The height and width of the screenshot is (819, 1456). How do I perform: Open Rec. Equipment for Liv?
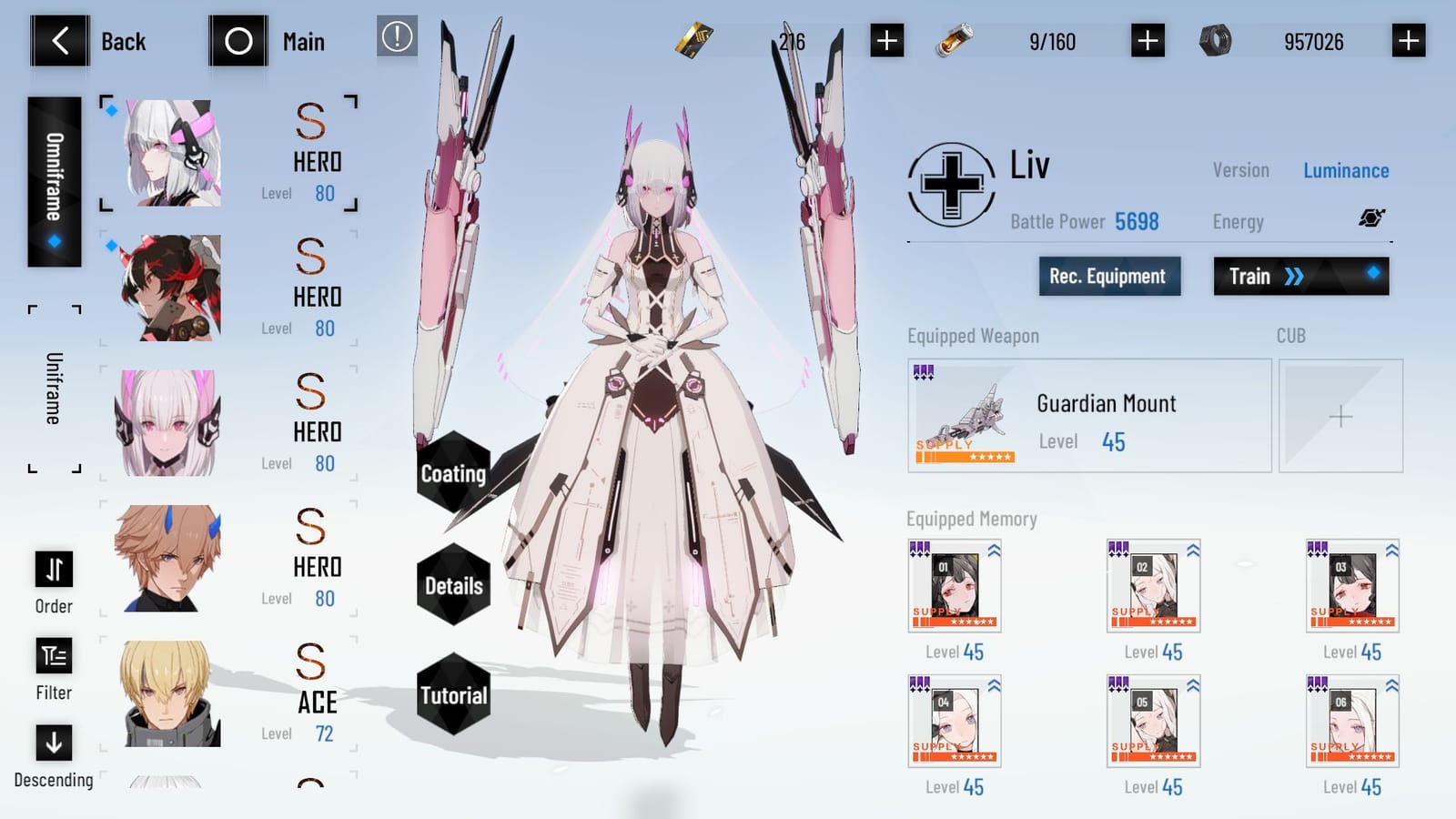[x=1109, y=276]
